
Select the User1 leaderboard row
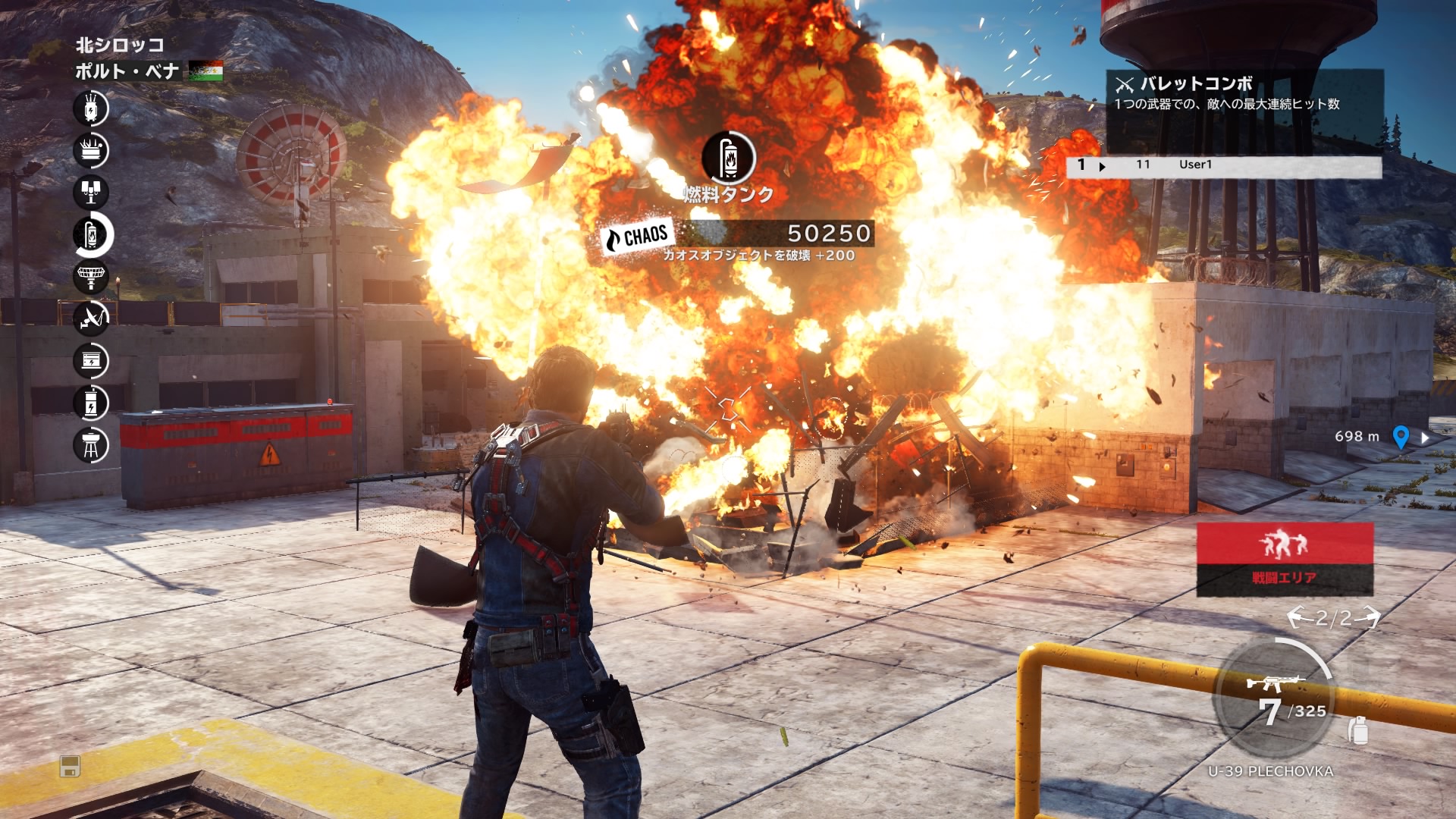click(1223, 165)
